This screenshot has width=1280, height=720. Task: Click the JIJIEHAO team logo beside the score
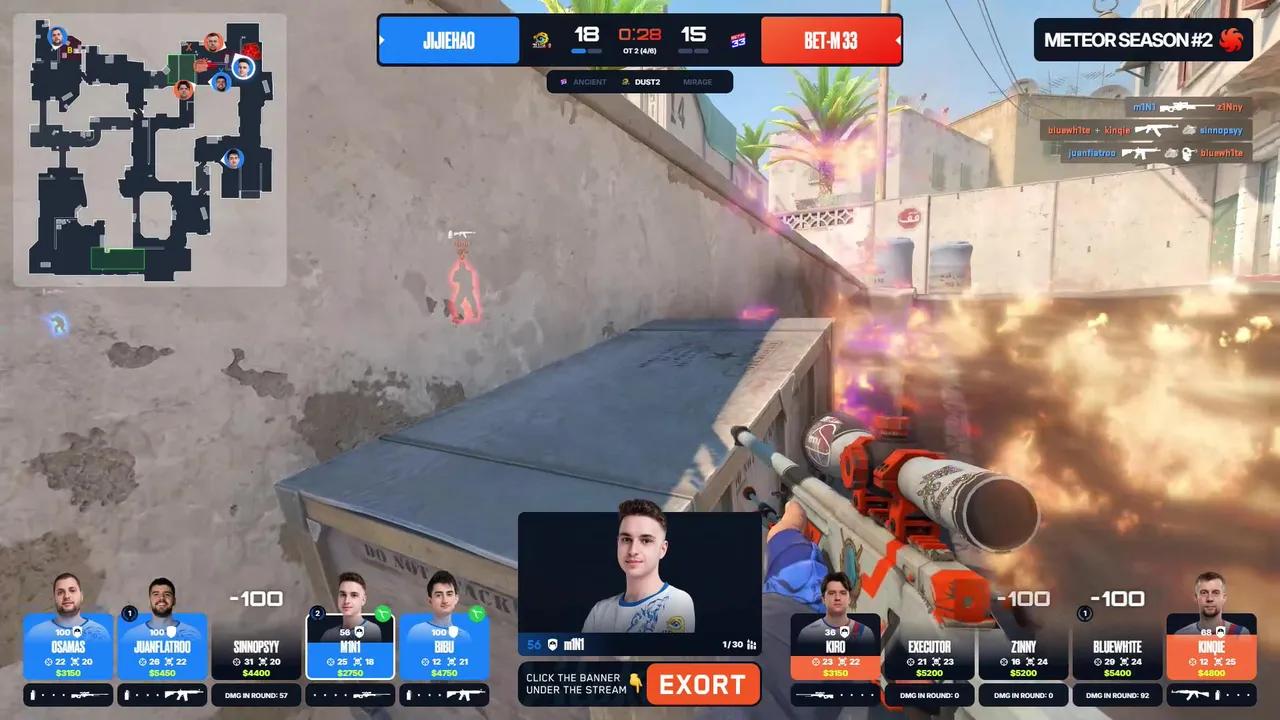pos(541,40)
